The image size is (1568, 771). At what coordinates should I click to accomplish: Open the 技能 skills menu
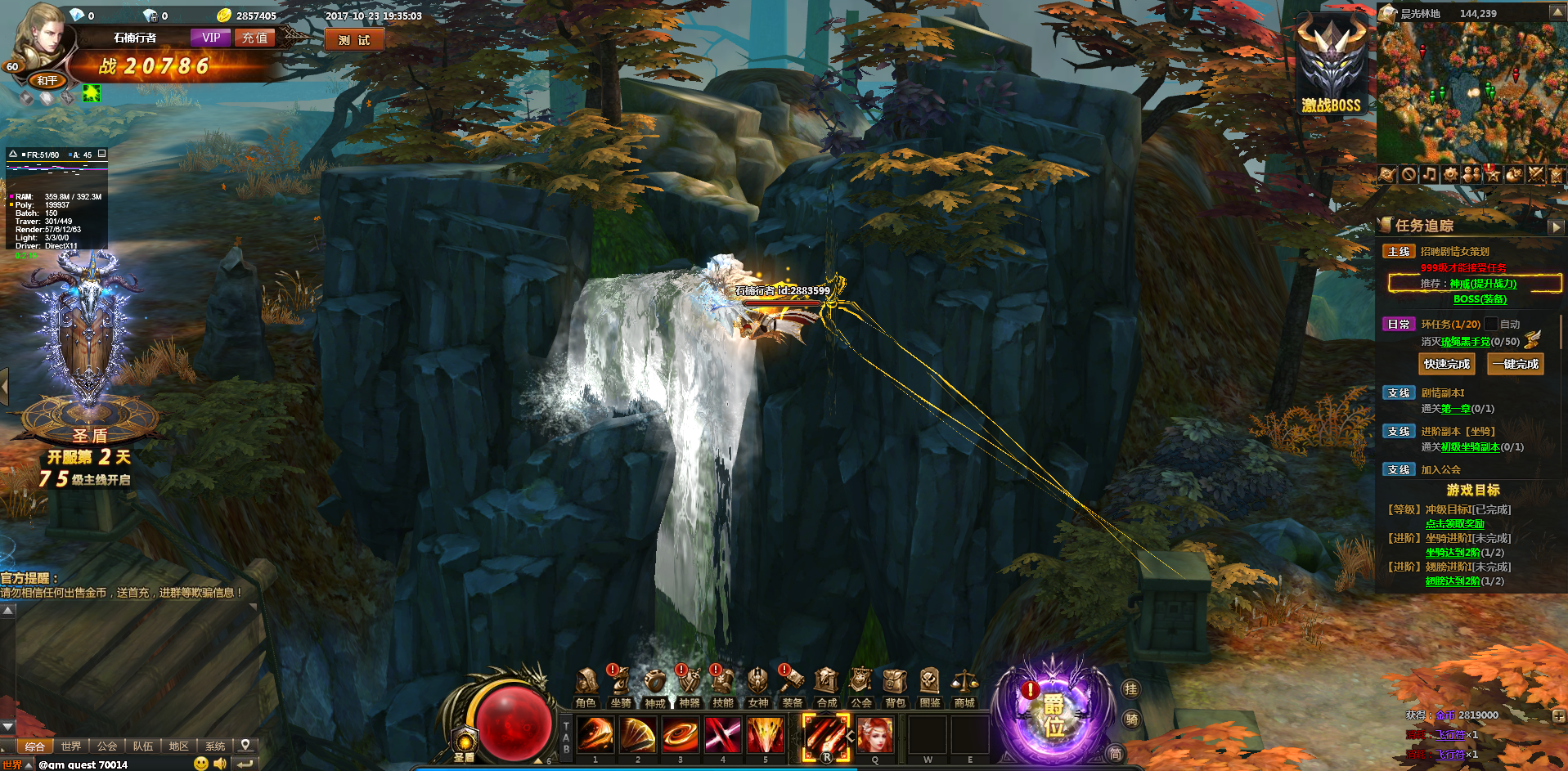coord(723,688)
